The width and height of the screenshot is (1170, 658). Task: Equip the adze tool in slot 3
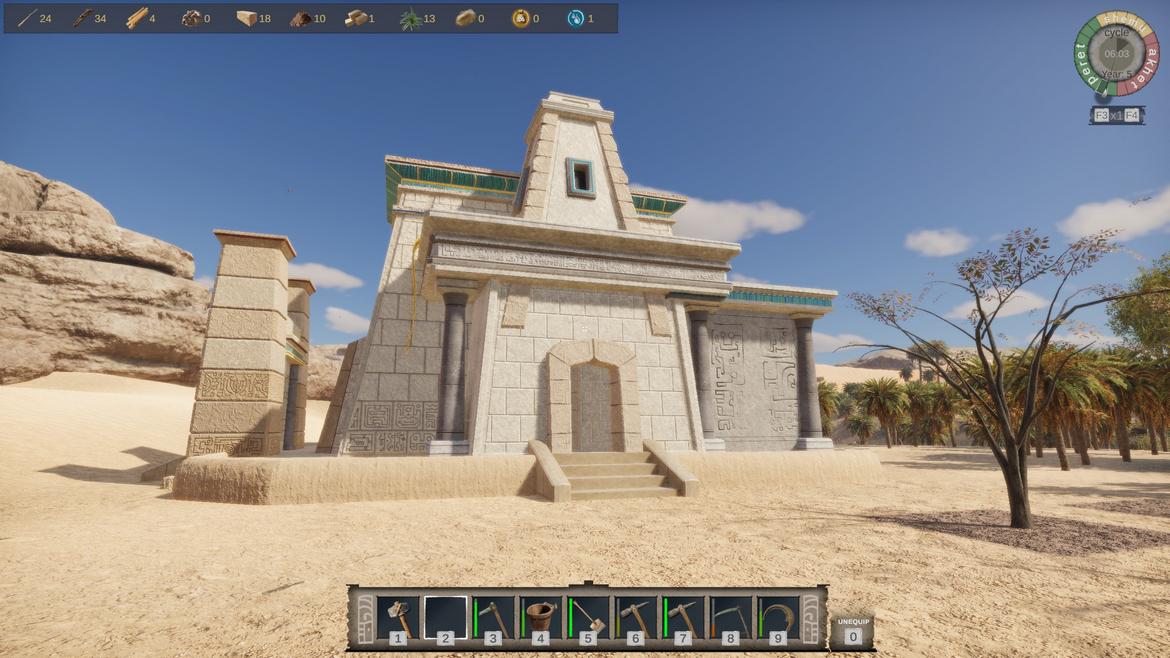point(493,617)
